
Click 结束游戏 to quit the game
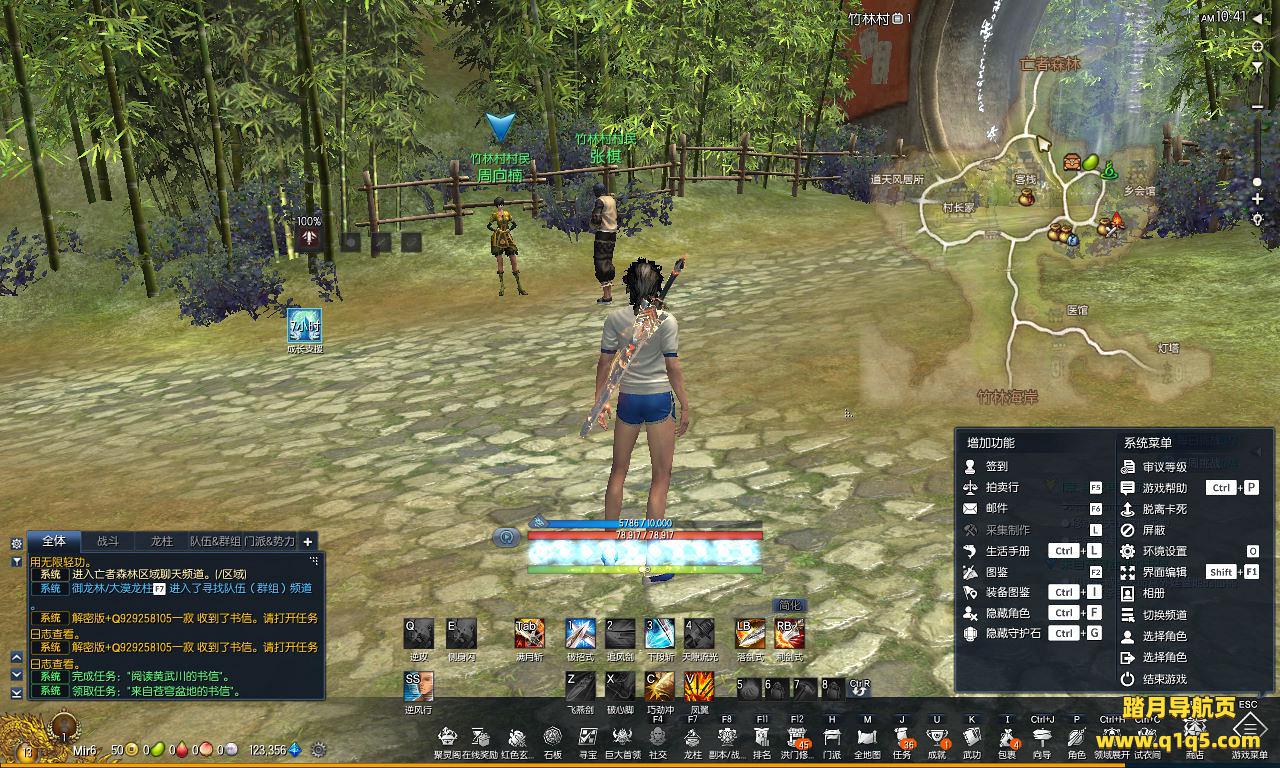[x=1164, y=679]
